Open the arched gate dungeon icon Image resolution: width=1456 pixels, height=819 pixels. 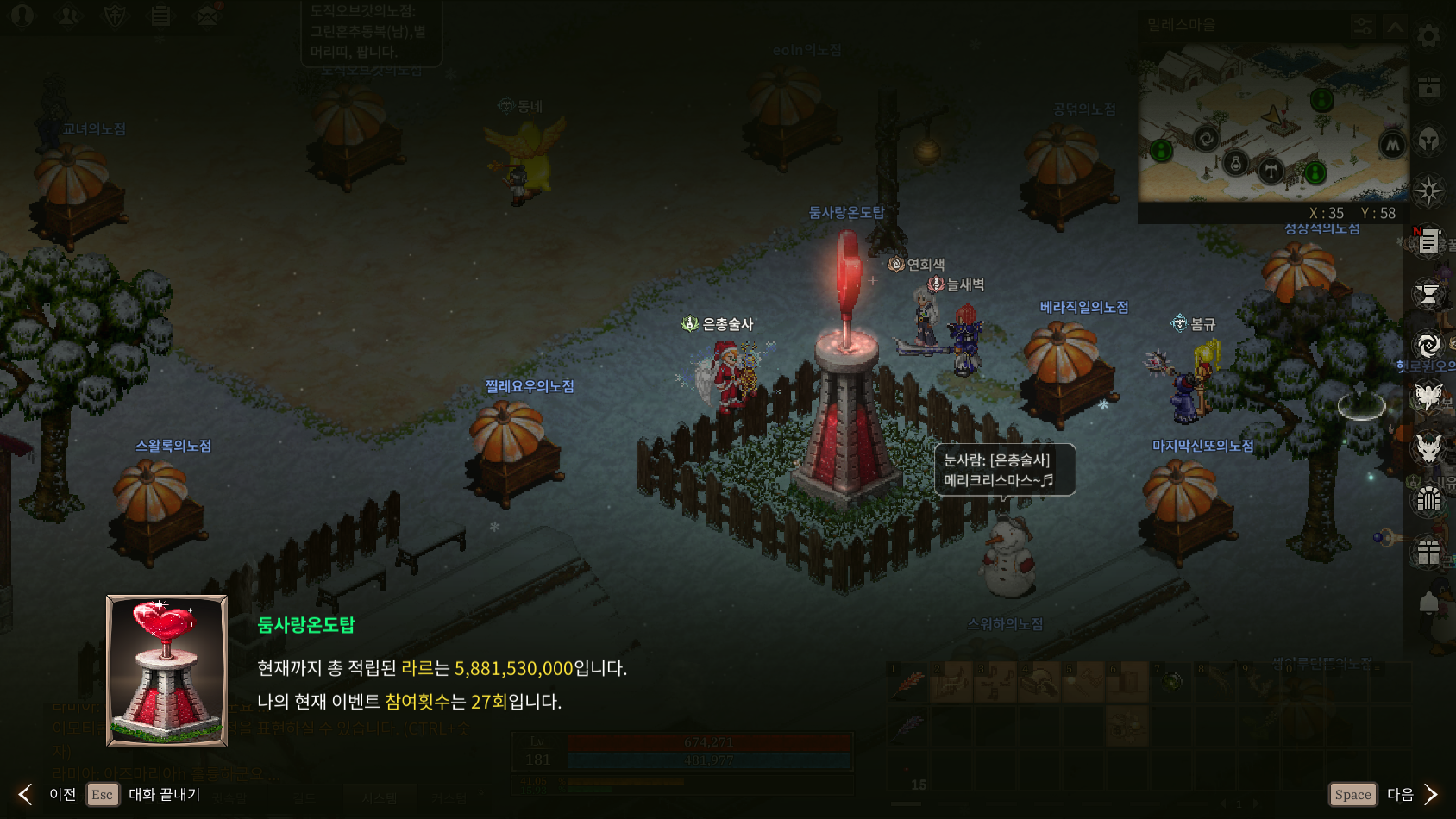pos(1428,500)
